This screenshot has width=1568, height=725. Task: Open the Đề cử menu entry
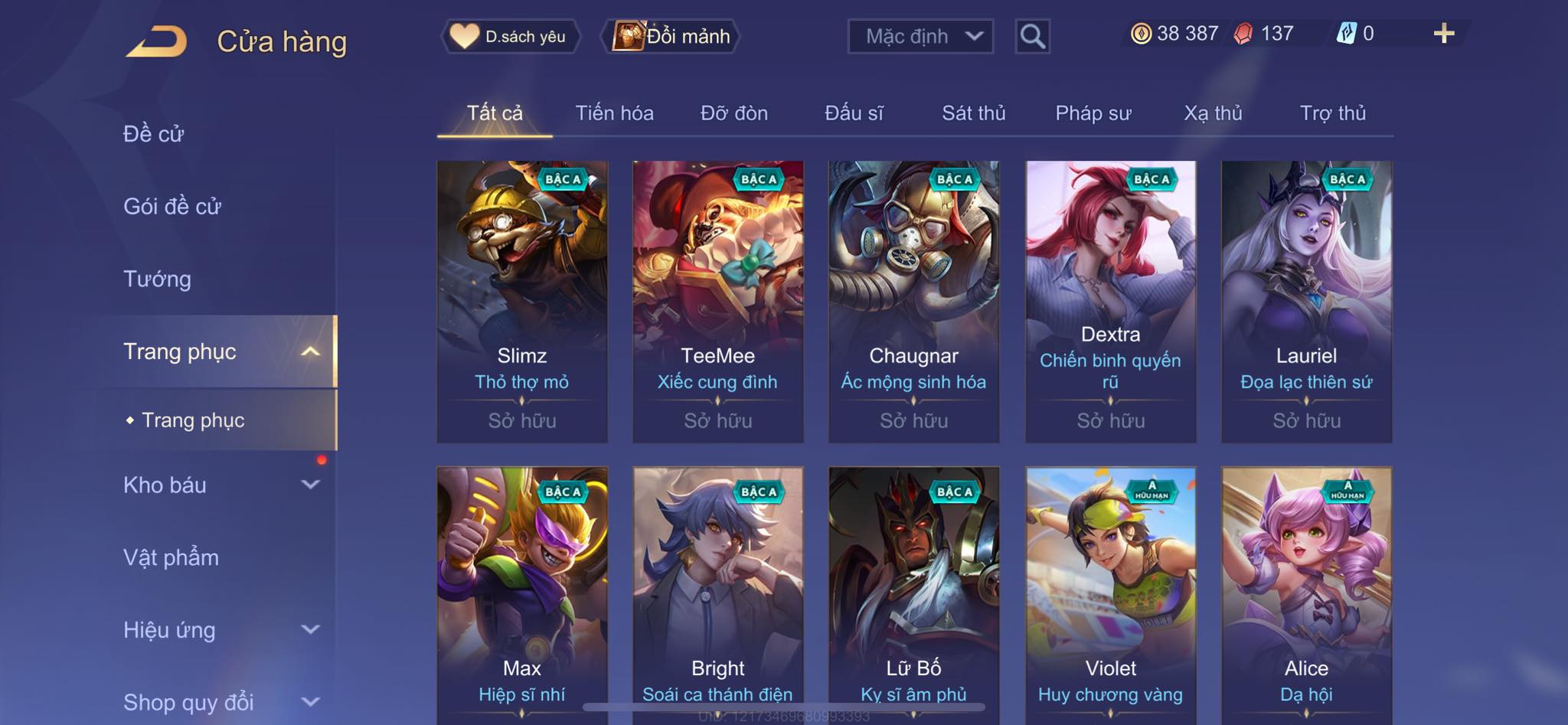[x=154, y=134]
